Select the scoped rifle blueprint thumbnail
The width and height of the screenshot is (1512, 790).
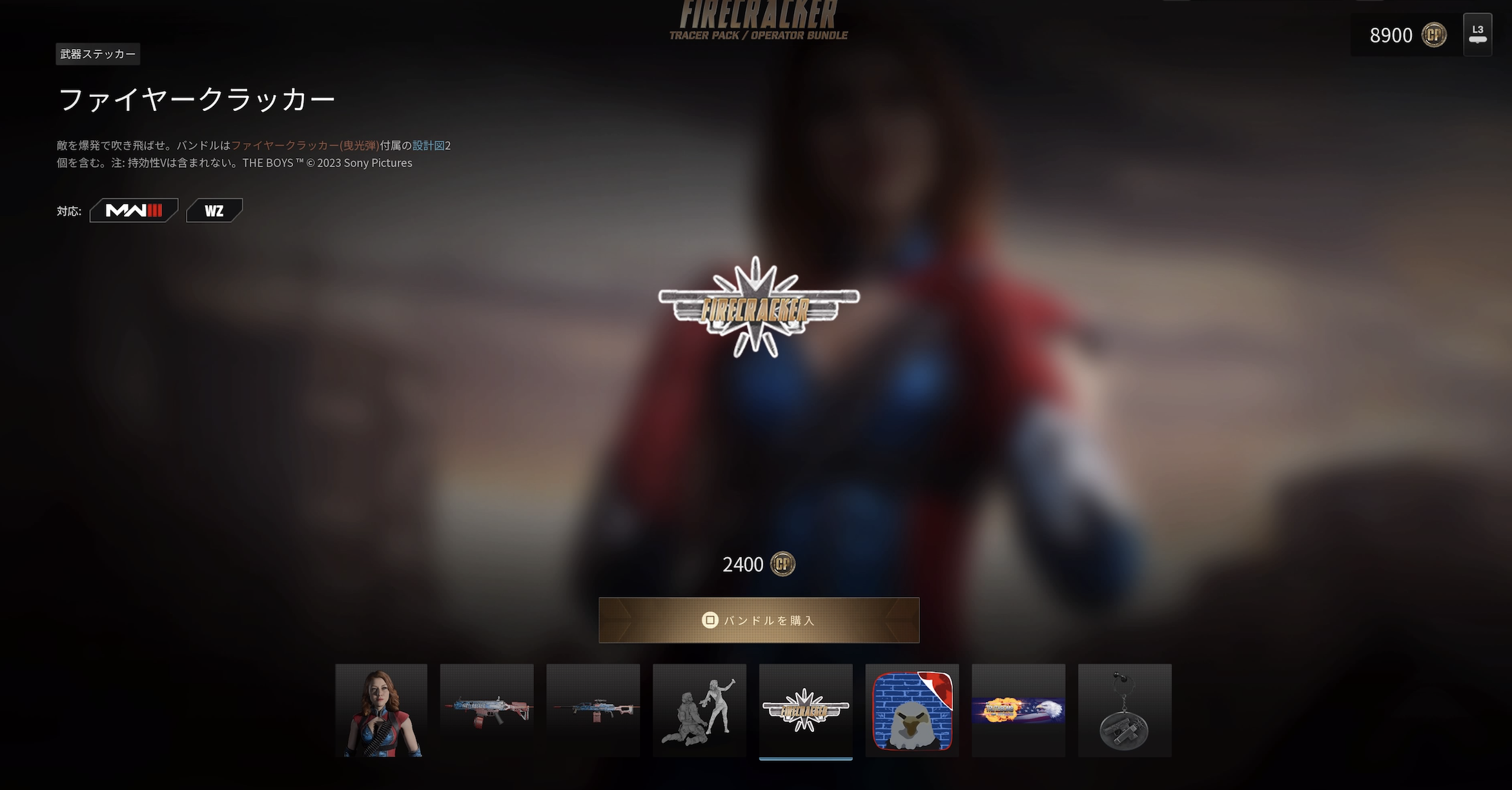593,710
